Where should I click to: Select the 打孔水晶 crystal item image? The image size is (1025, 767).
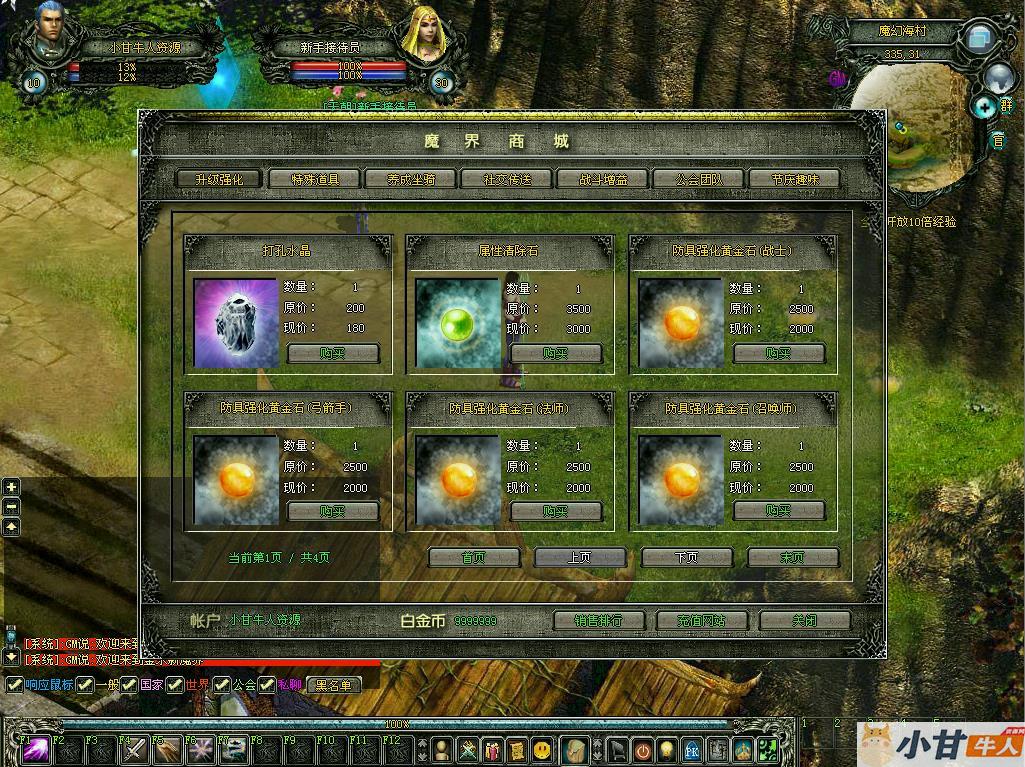[236, 323]
